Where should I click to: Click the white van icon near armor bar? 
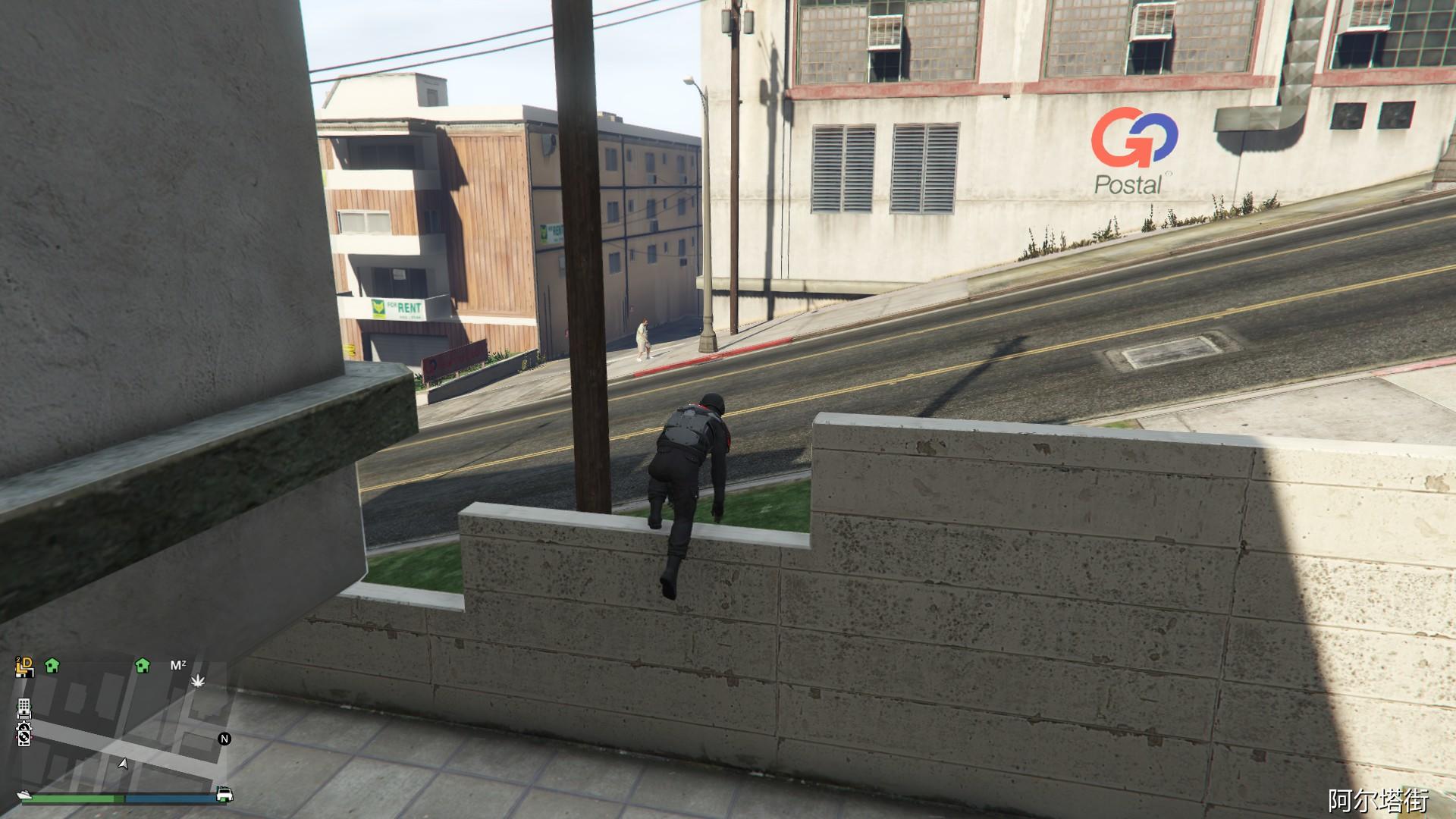click(223, 793)
